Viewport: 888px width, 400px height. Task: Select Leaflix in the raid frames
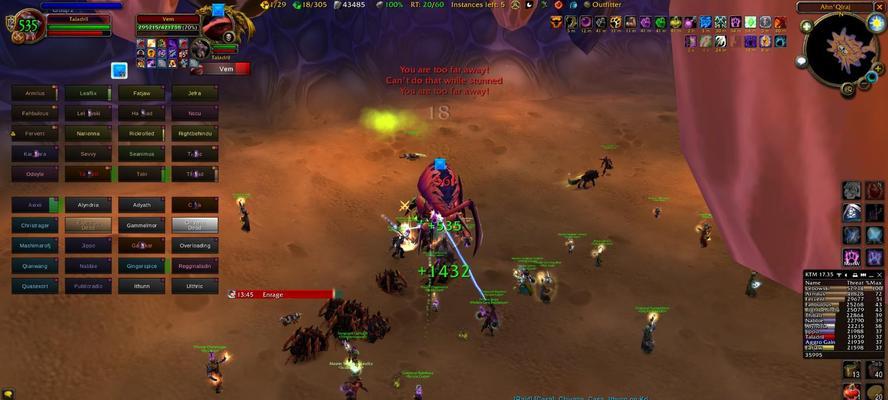[88, 93]
